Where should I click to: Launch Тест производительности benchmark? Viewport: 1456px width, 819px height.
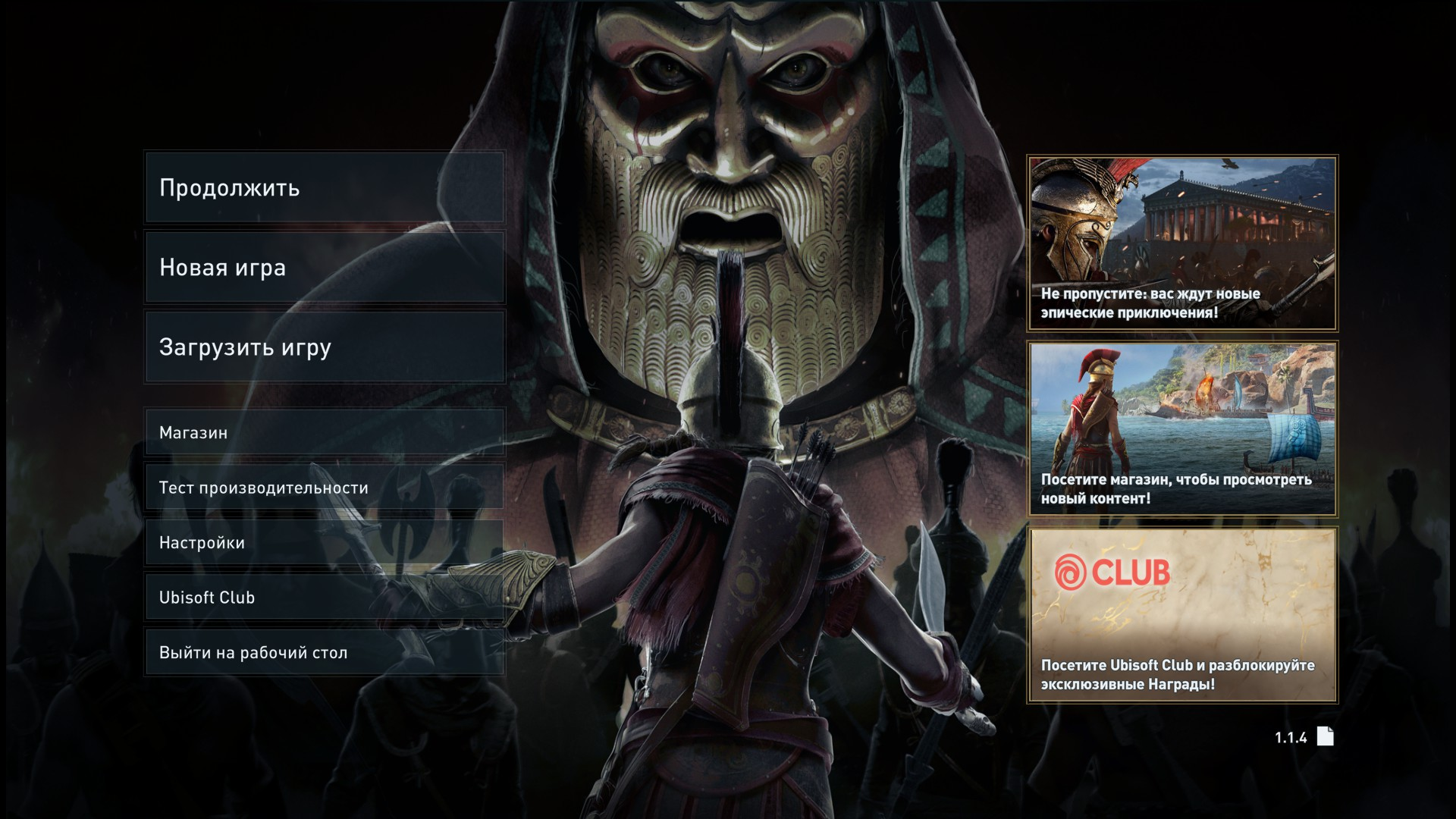click(325, 487)
